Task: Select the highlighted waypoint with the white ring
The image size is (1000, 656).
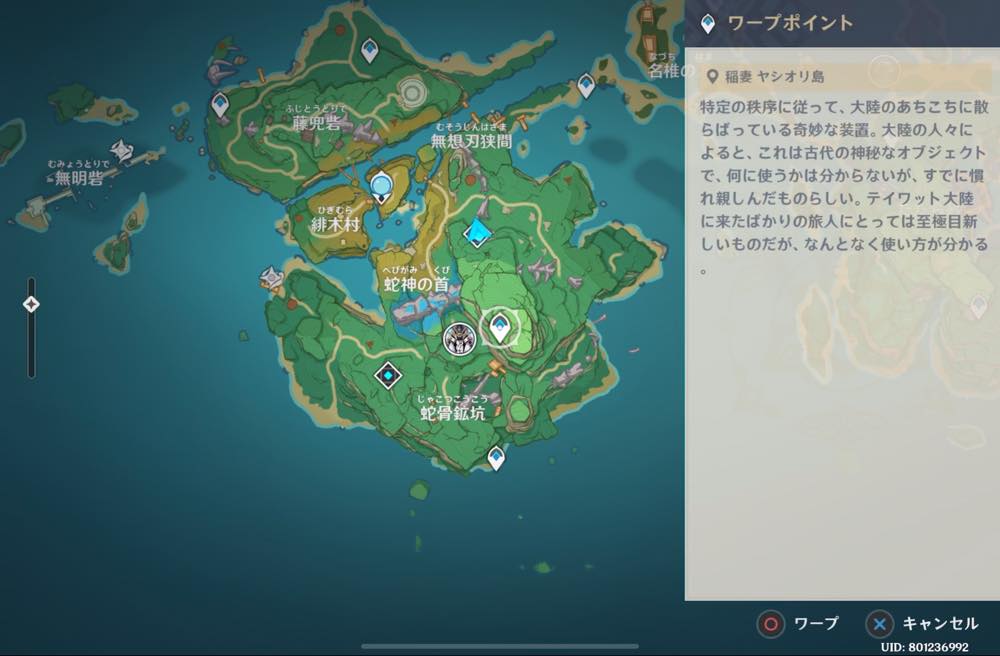Action: [x=499, y=327]
